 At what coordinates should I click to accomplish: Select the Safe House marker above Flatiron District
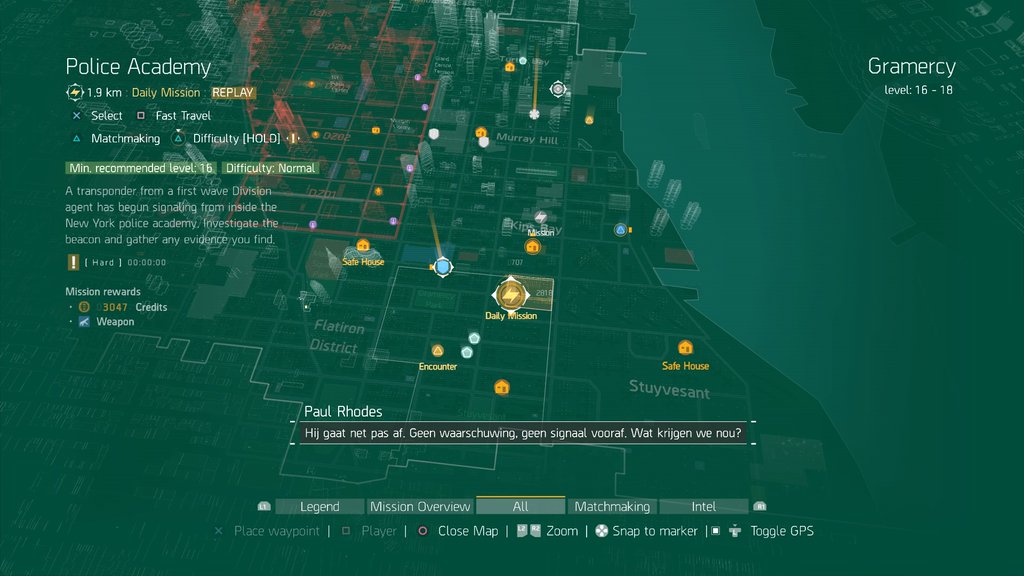(x=363, y=245)
